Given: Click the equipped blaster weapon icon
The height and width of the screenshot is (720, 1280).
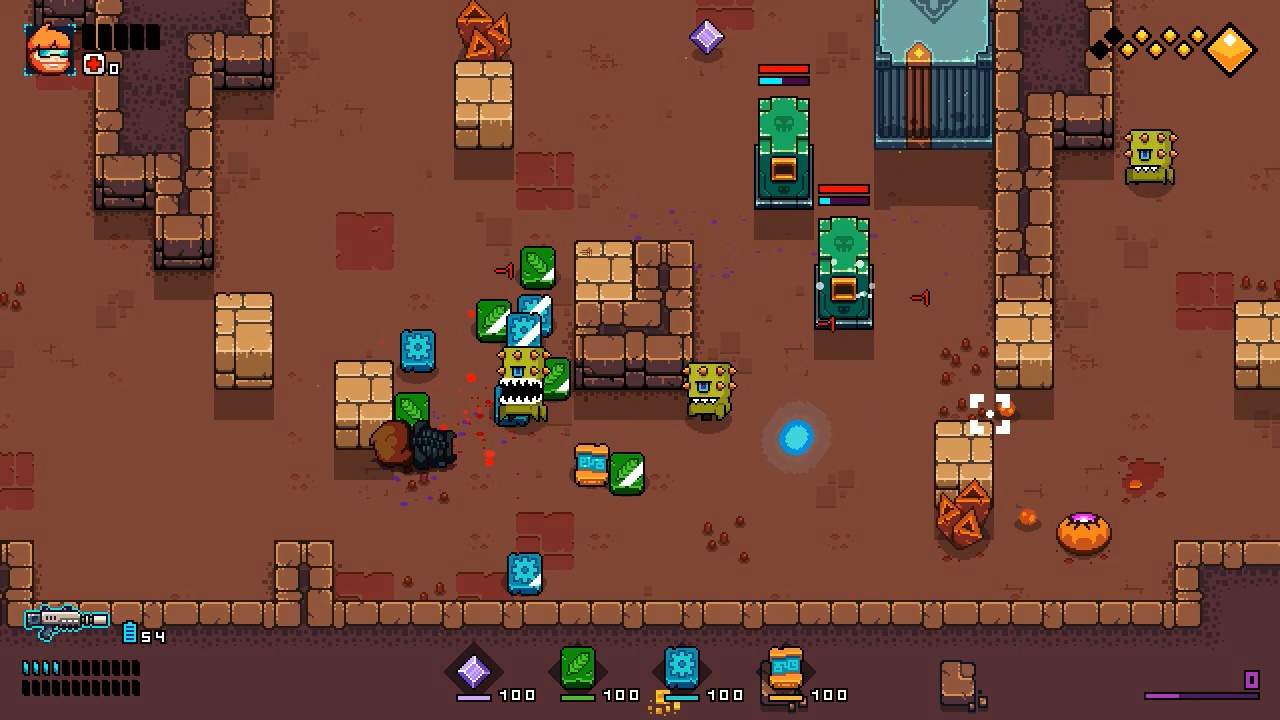Looking at the screenshot, I should pos(65,618).
